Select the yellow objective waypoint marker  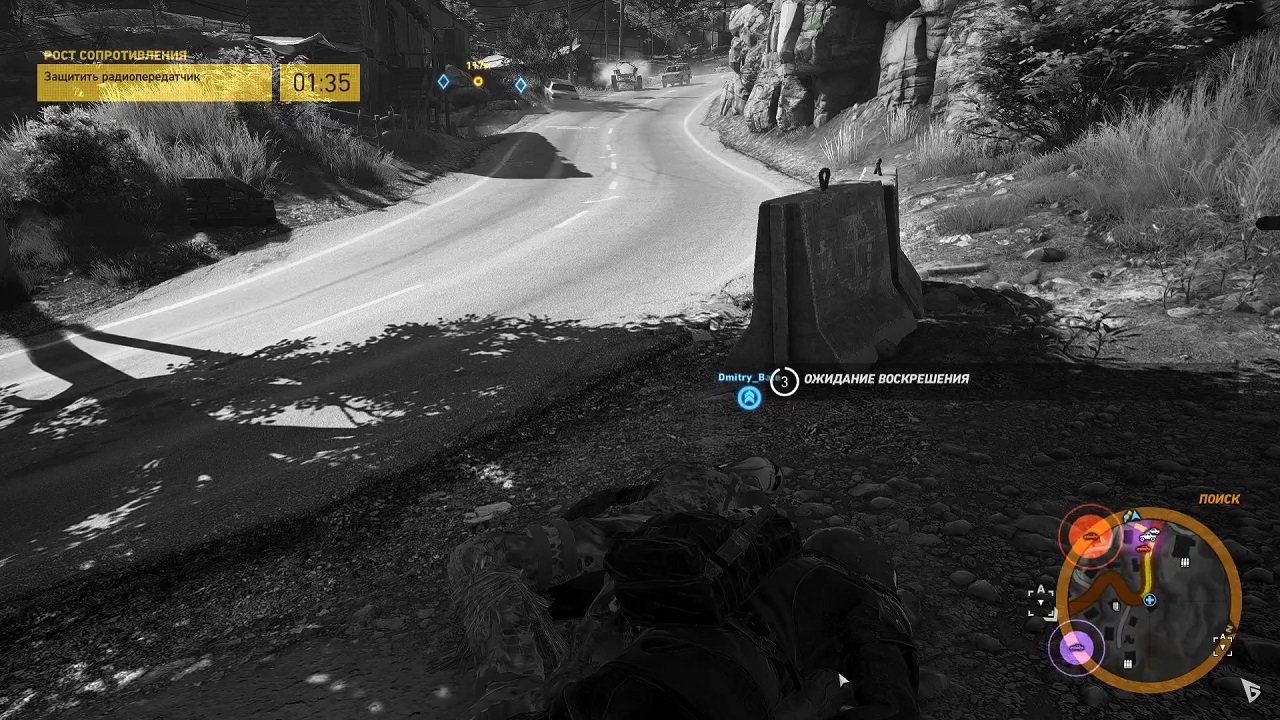click(x=478, y=81)
